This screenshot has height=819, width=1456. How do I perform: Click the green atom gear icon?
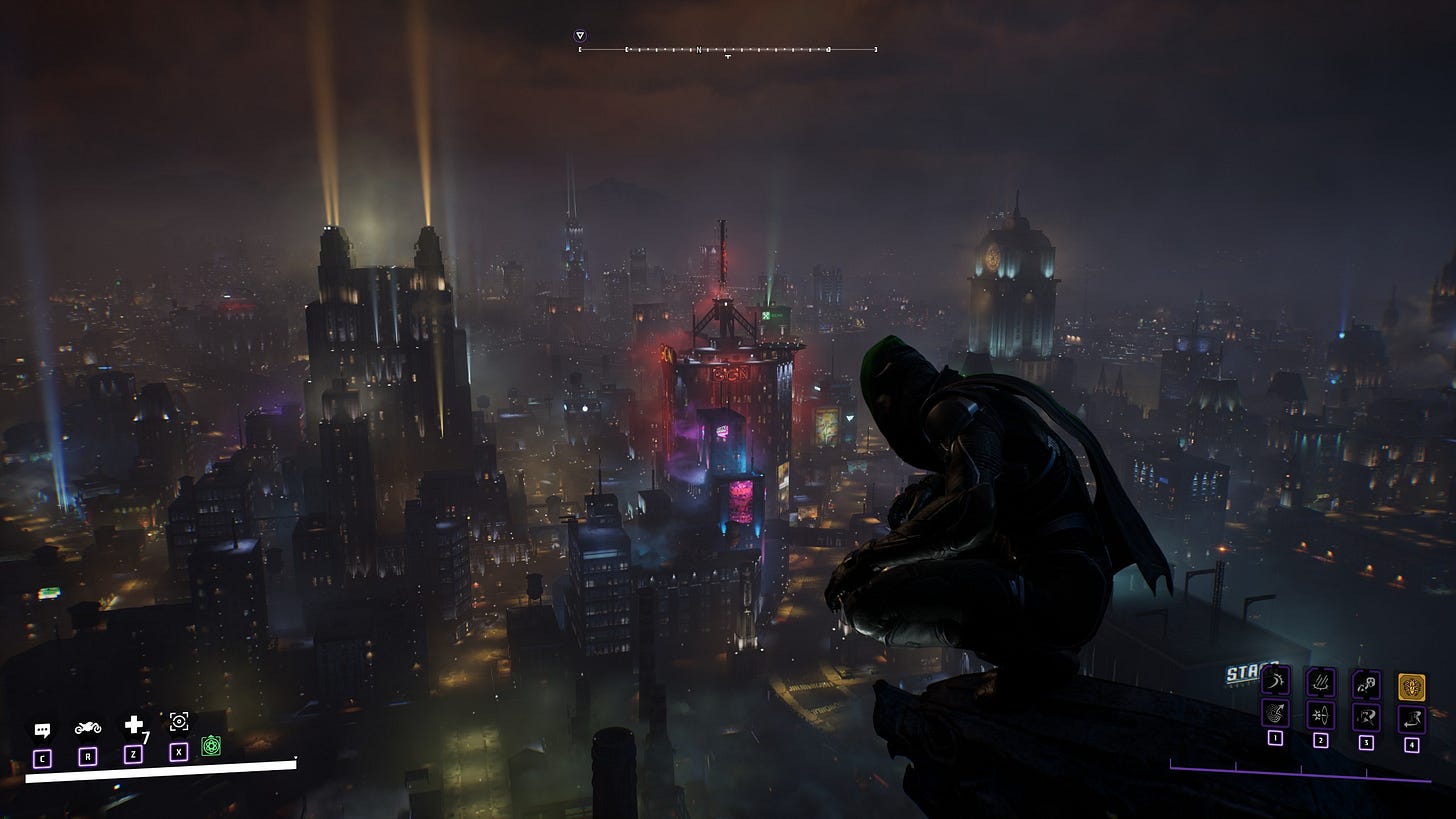pyautogui.click(x=211, y=745)
